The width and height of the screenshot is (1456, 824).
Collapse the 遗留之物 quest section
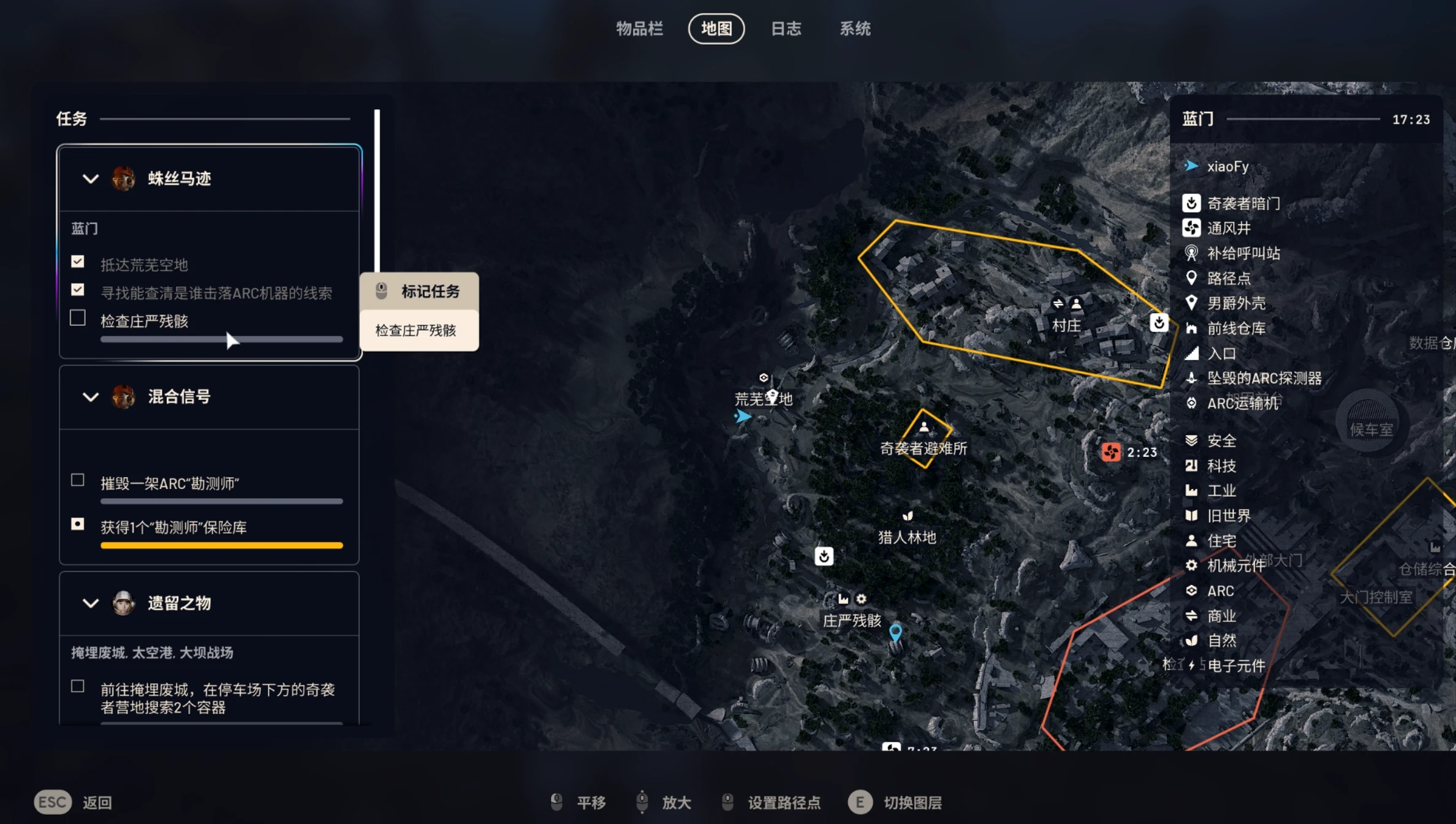[90, 603]
